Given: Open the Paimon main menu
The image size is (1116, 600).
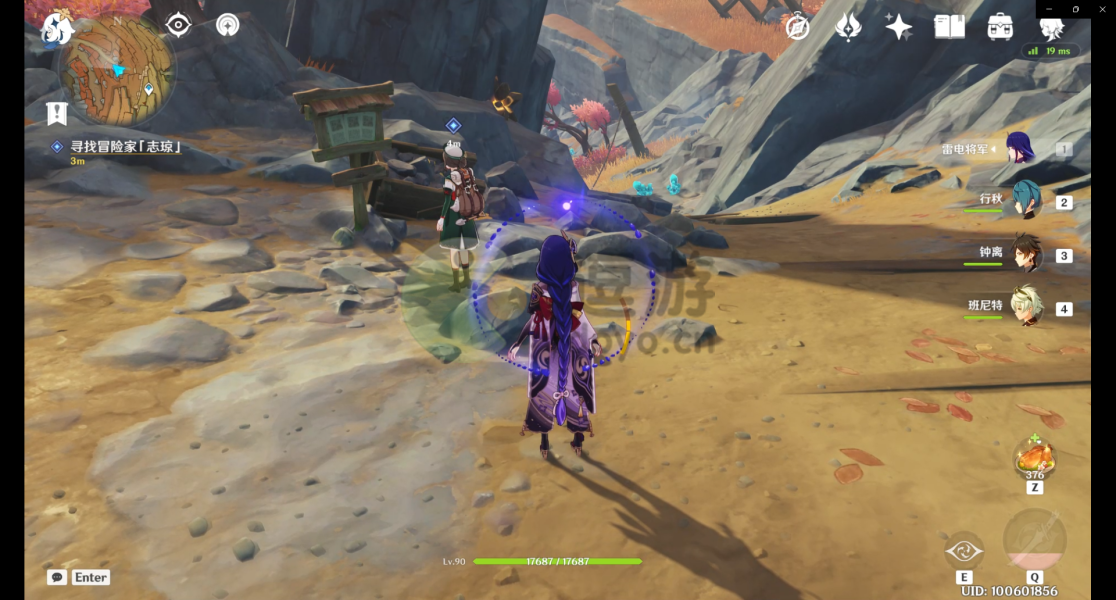Looking at the screenshot, I should 57,30.
